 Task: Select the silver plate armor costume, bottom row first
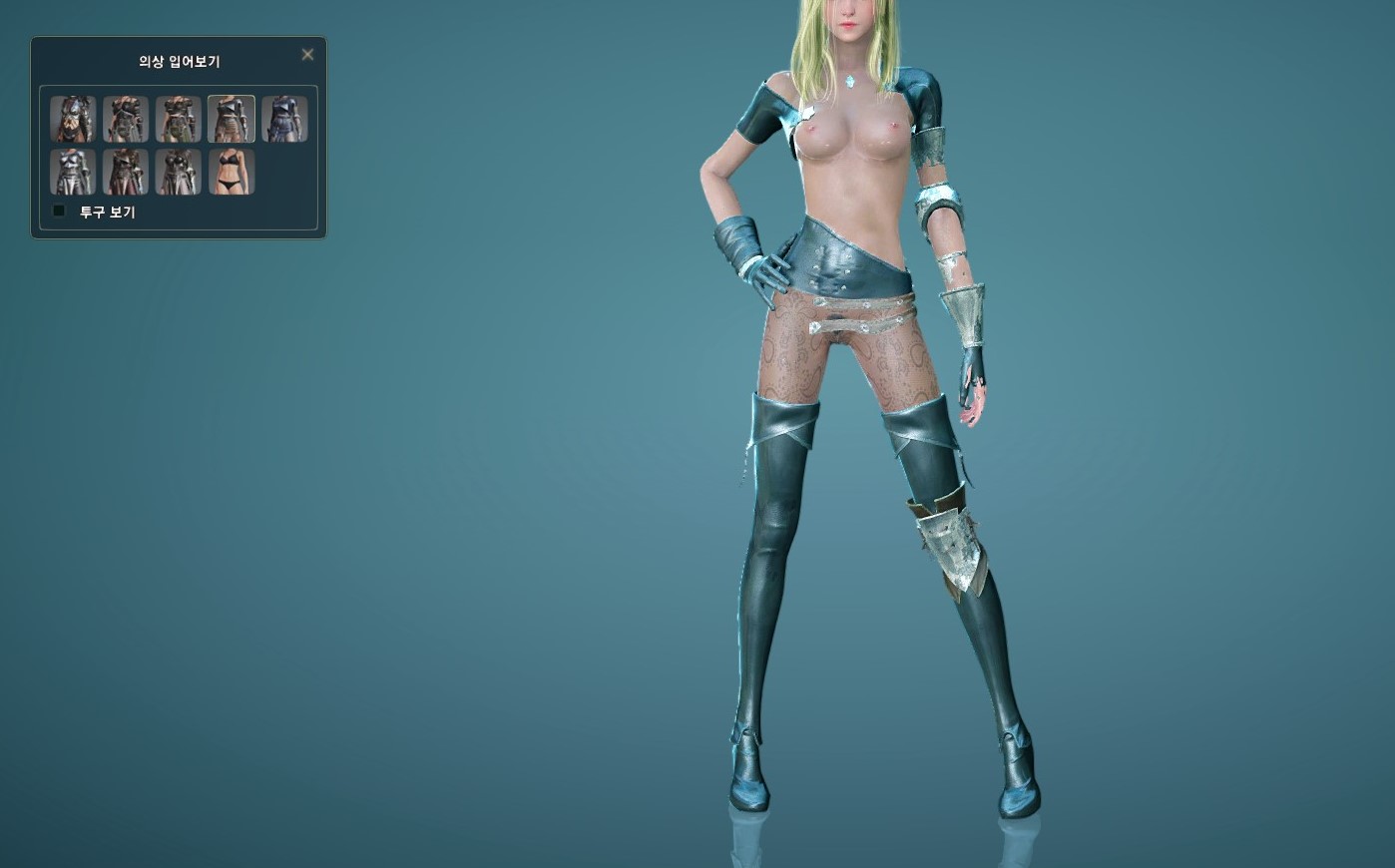pyautogui.click(x=72, y=171)
